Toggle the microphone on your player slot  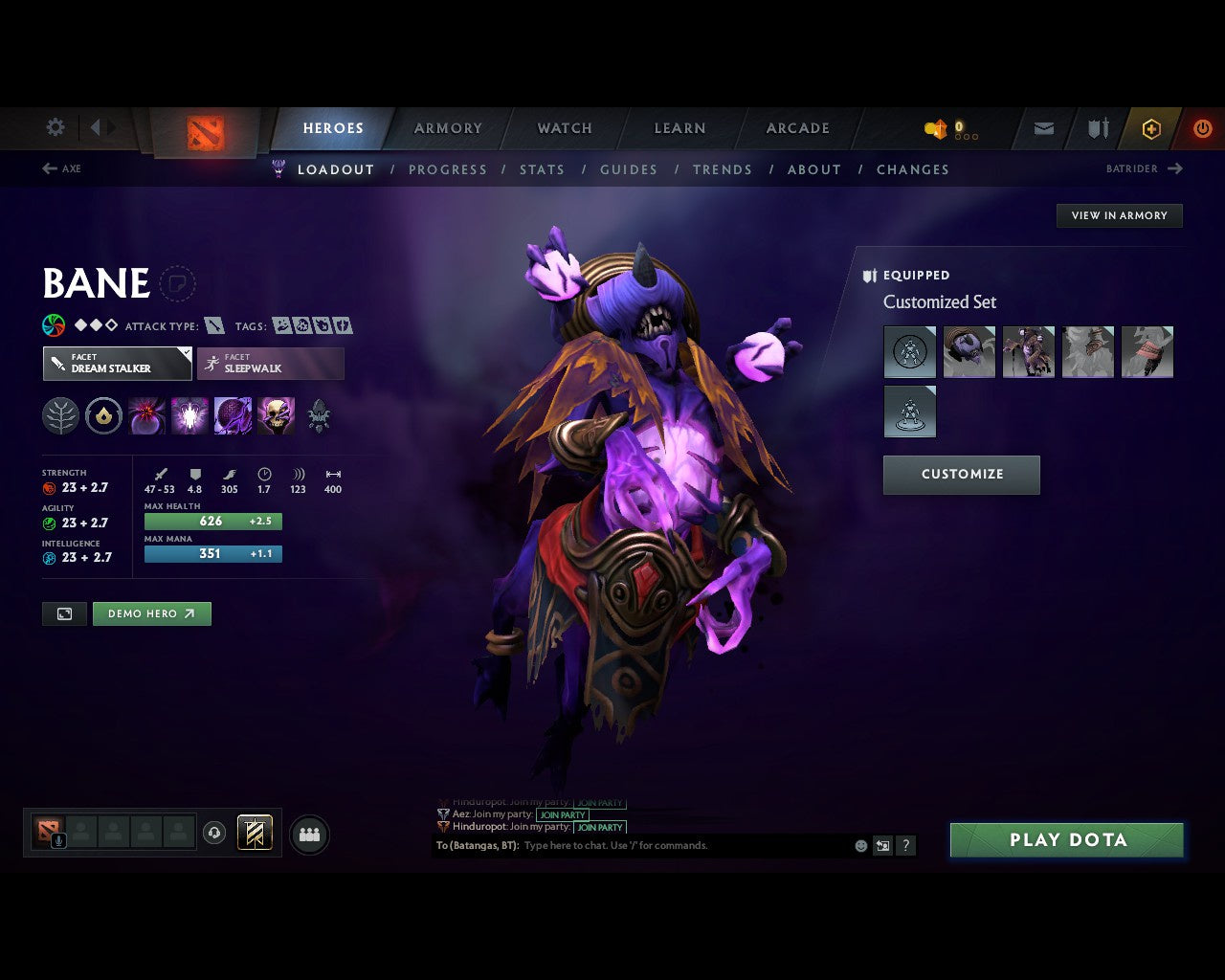pyautogui.click(x=59, y=840)
